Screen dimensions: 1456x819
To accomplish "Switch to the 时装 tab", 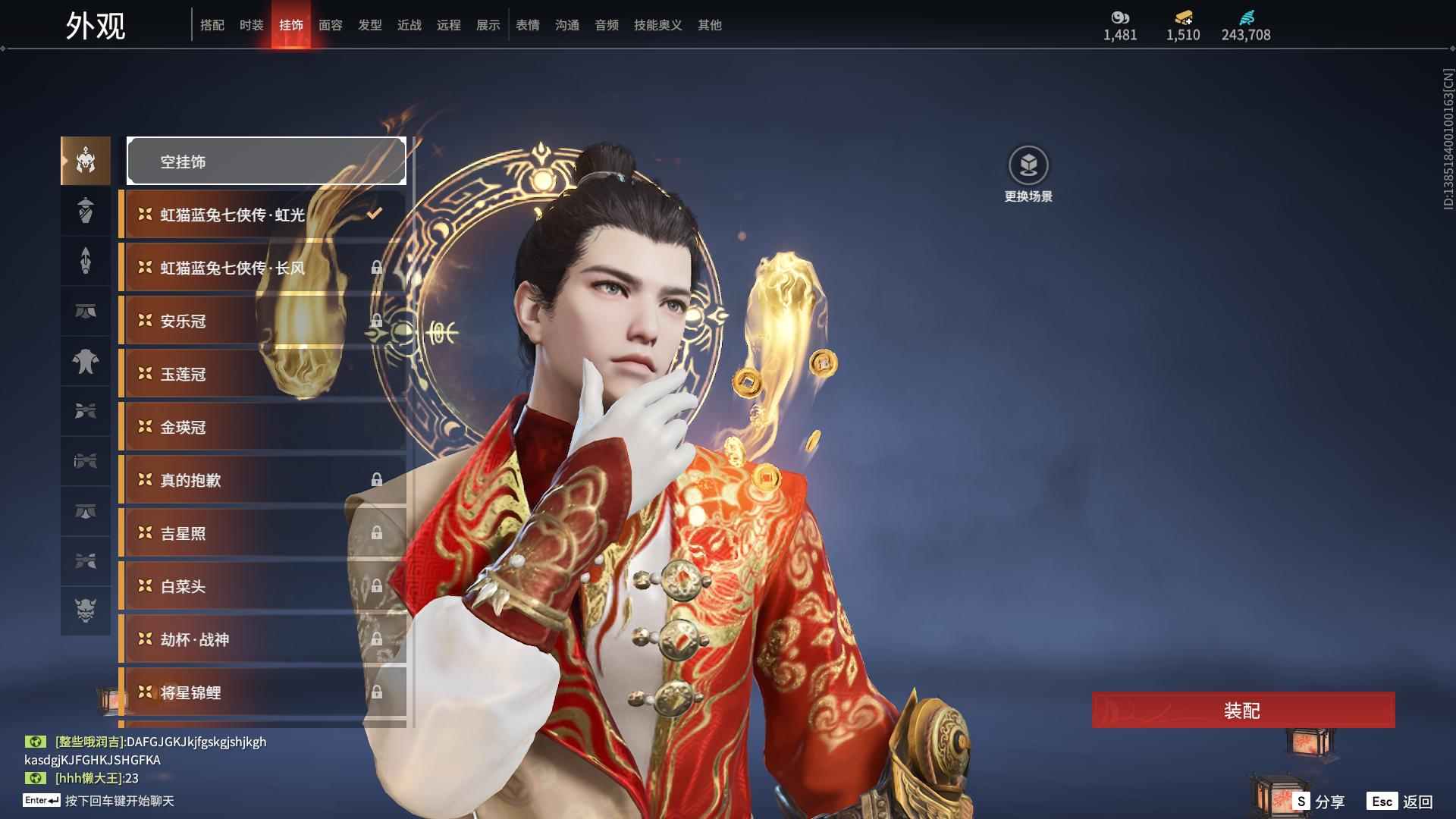I will (251, 25).
